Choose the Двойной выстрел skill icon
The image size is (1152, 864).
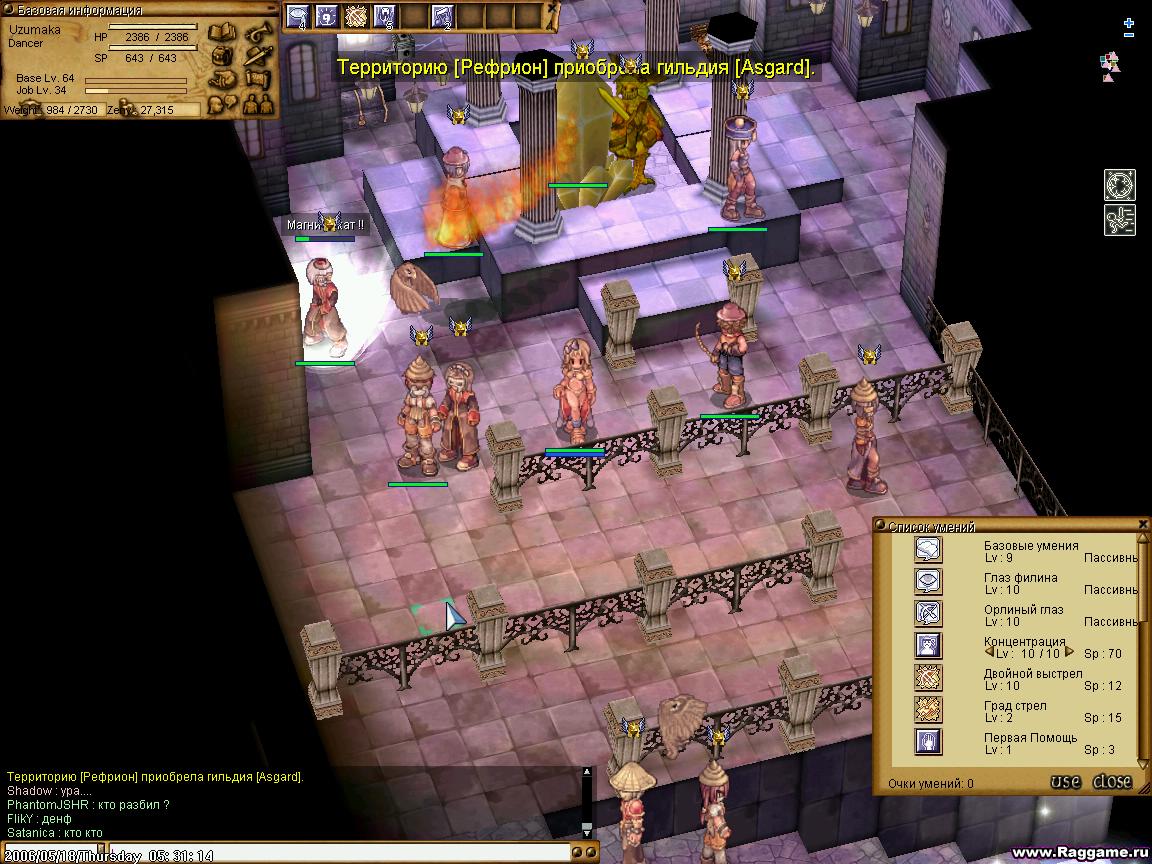[x=928, y=678]
